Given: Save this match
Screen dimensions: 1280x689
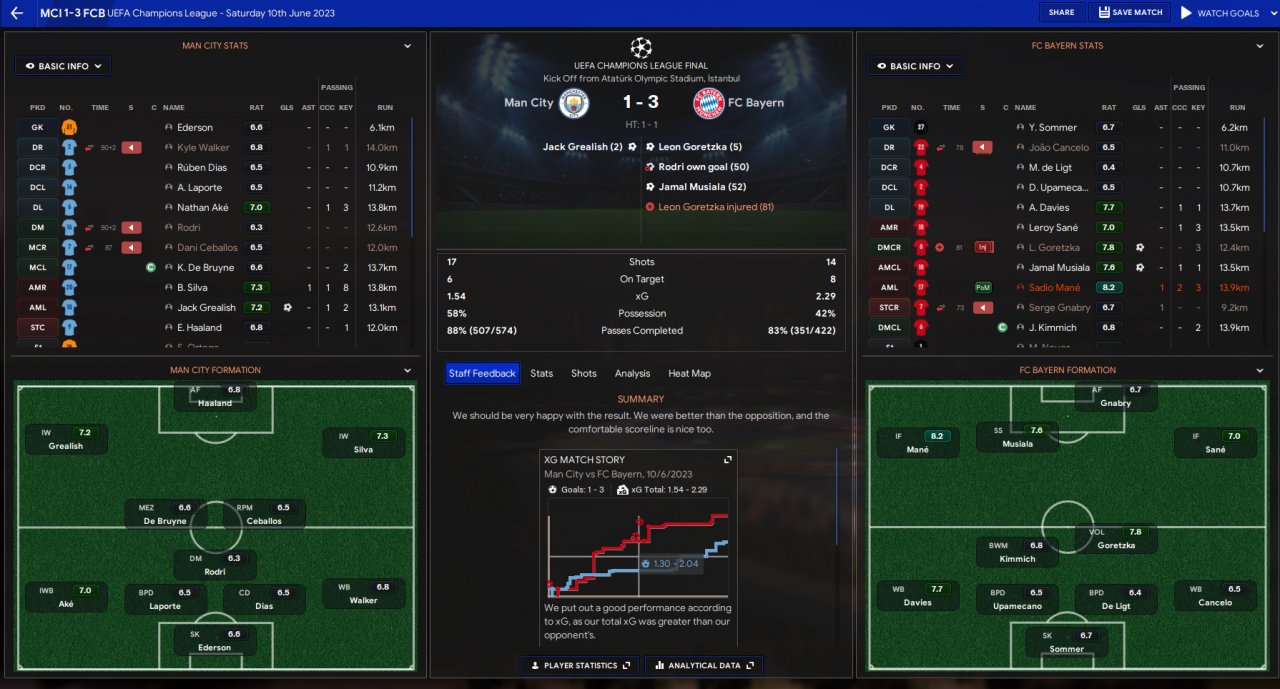Looking at the screenshot, I should 1129,13.
